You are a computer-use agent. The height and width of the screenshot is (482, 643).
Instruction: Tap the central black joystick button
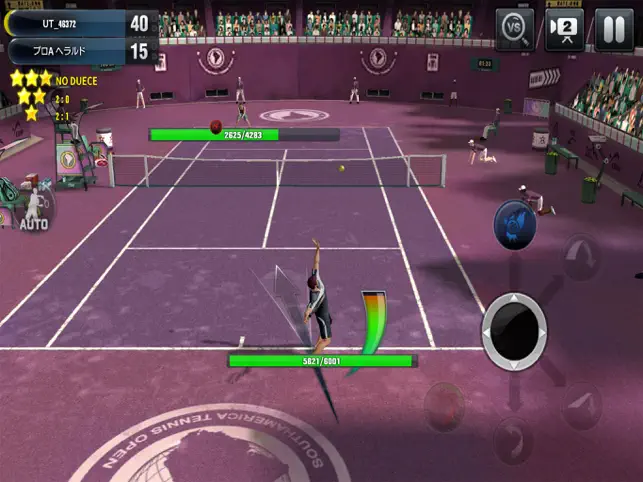(515, 331)
